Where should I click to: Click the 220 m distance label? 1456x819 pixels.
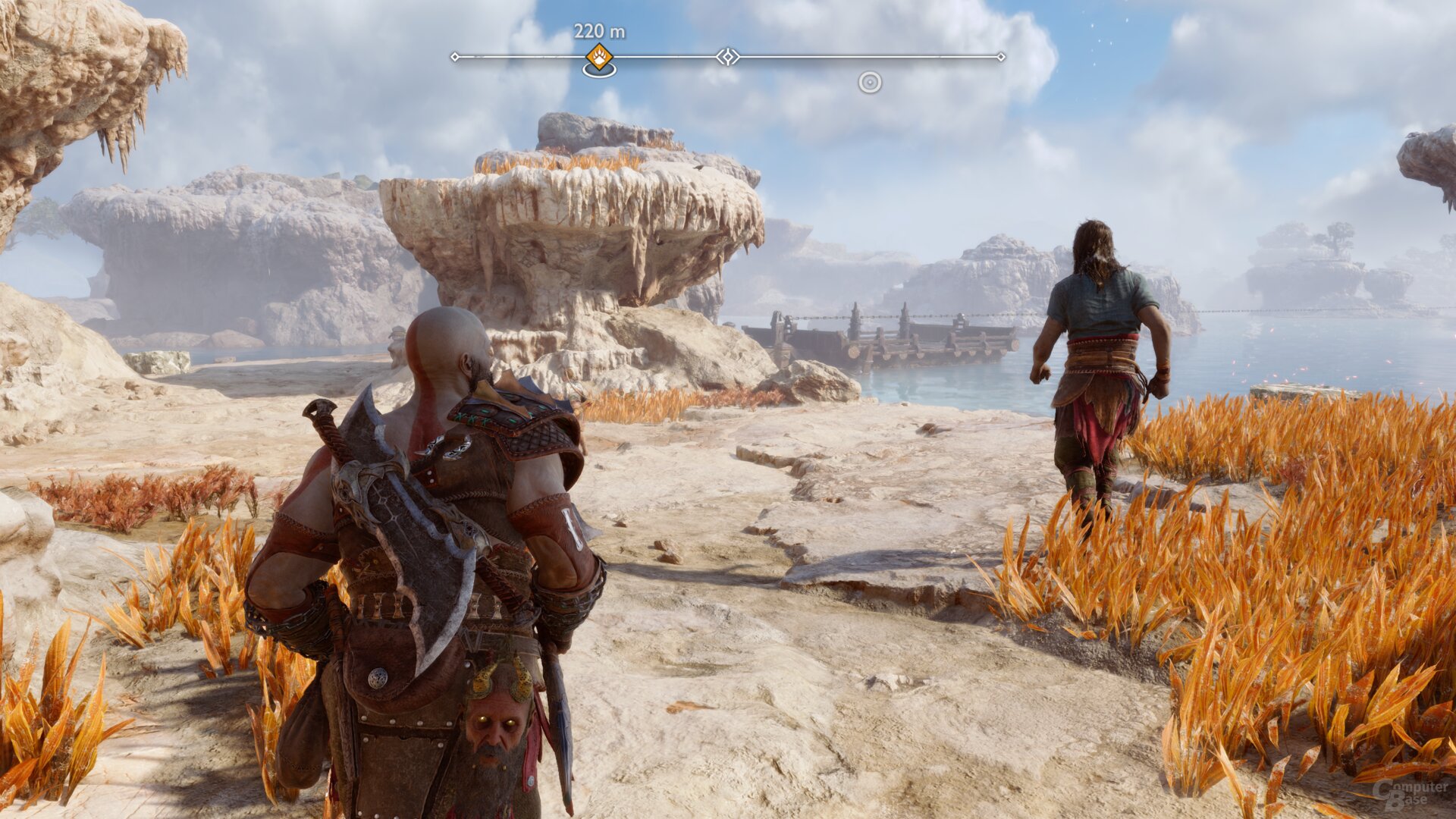tap(599, 30)
